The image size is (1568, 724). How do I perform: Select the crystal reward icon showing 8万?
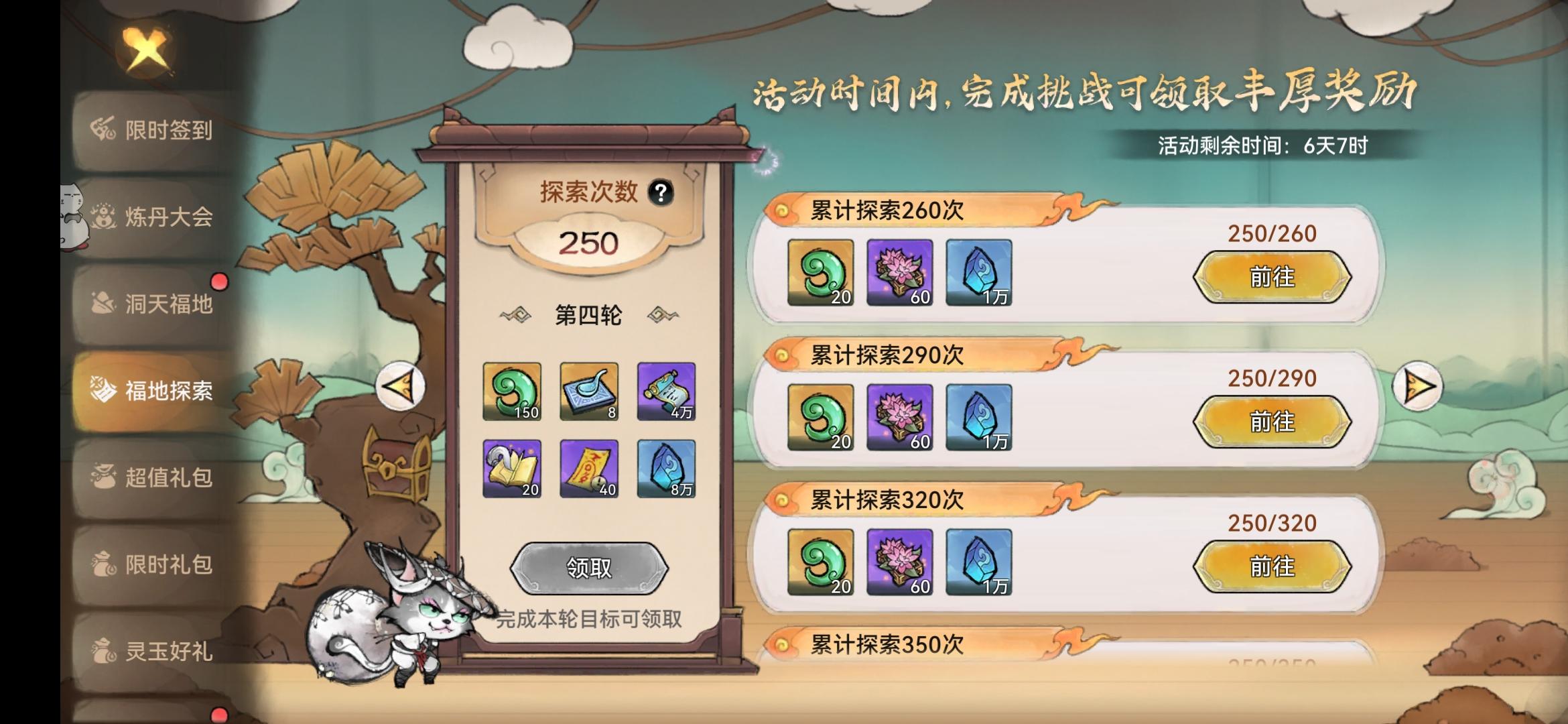click(x=666, y=469)
